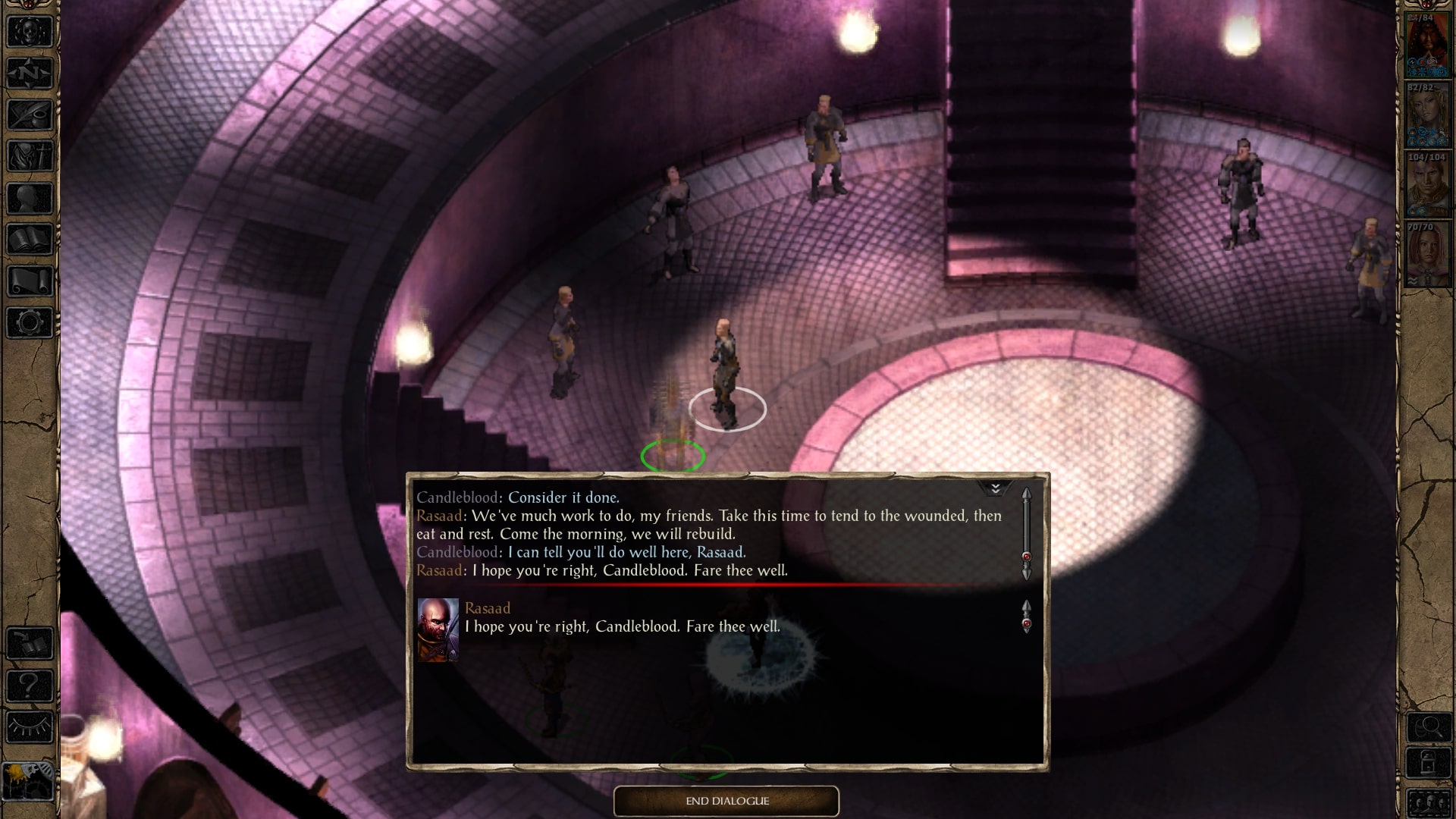Select the 104/104 health party portrait
This screenshot has height=819, width=1456.
(x=1426, y=185)
